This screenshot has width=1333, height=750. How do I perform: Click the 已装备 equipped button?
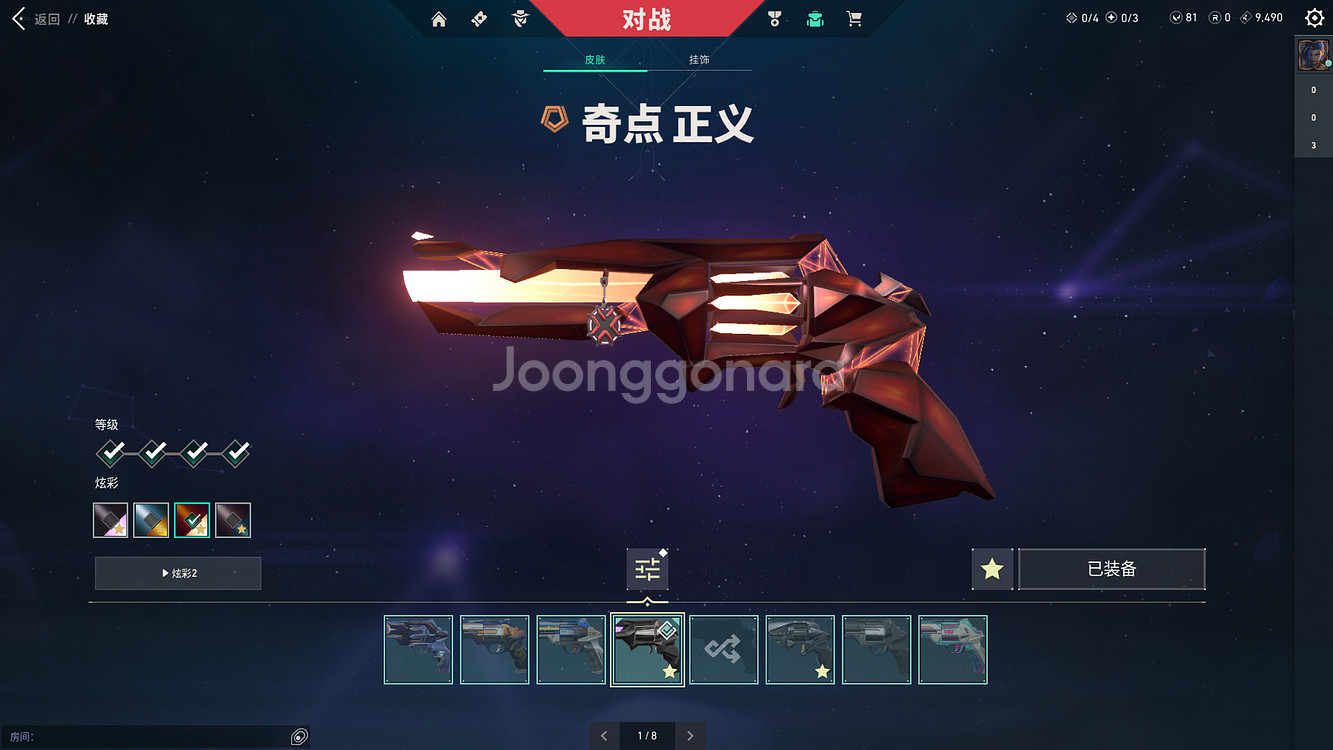1111,569
